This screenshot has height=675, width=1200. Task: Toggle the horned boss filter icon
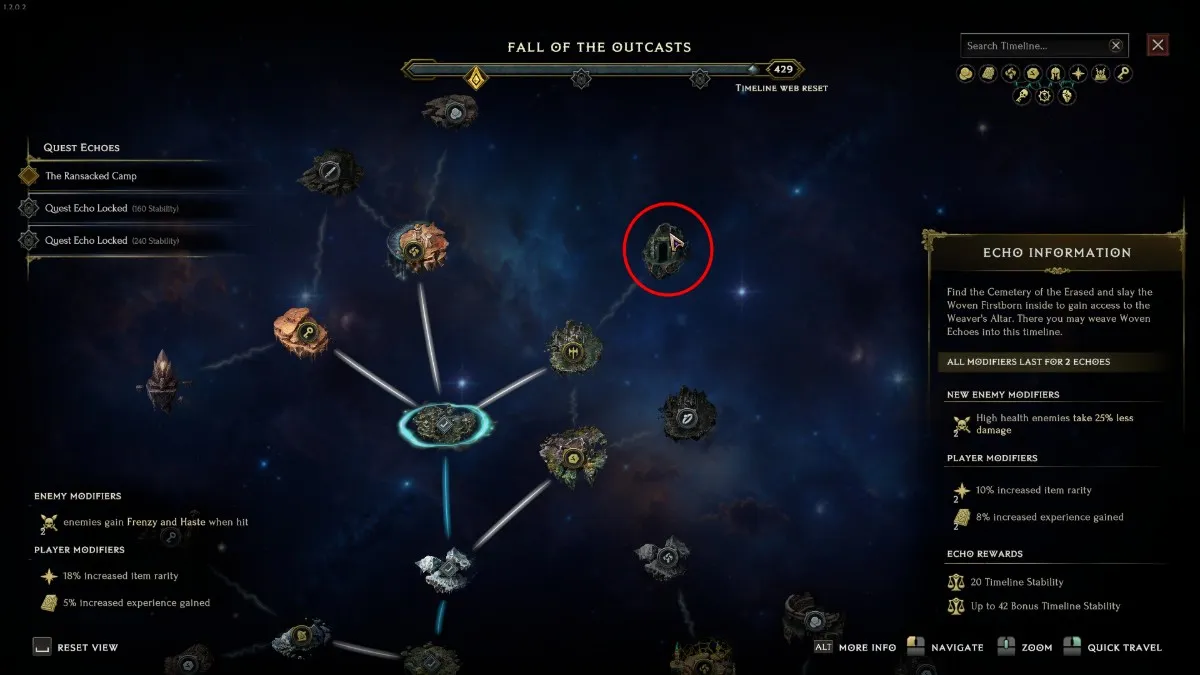click(1101, 73)
